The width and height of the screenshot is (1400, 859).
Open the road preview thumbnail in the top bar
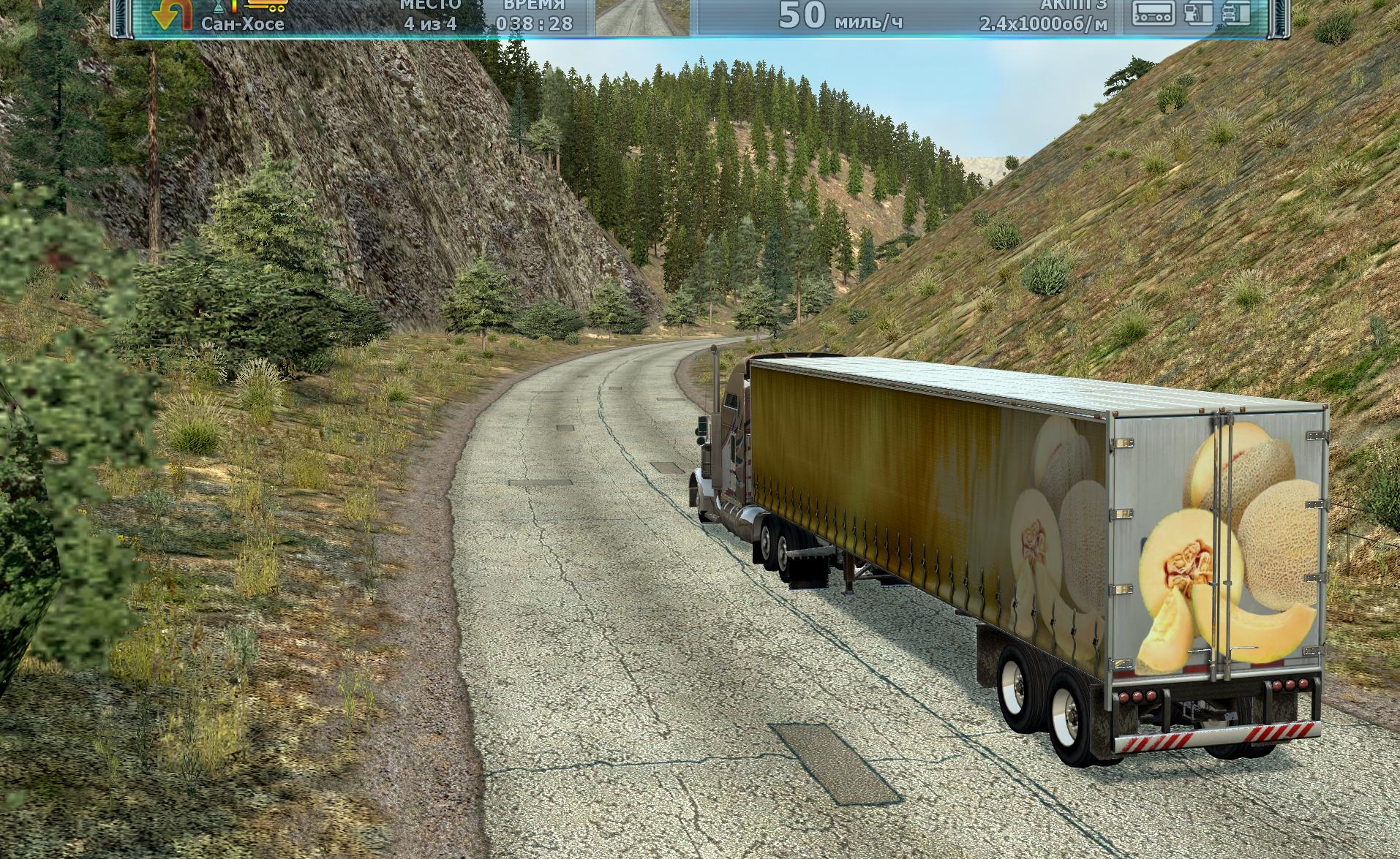click(642, 17)
